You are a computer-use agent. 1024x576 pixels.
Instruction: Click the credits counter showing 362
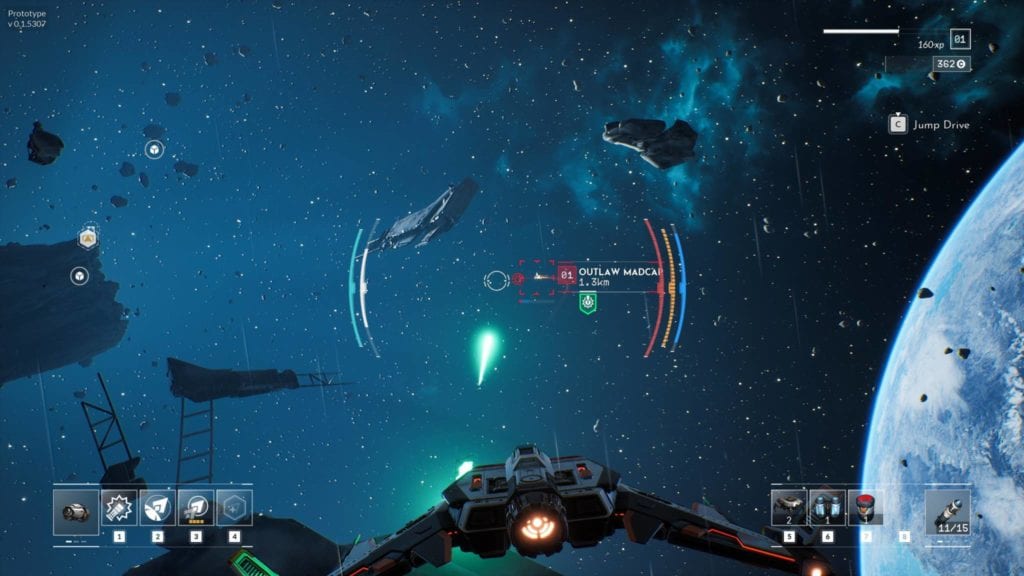(x=950, y=64)
